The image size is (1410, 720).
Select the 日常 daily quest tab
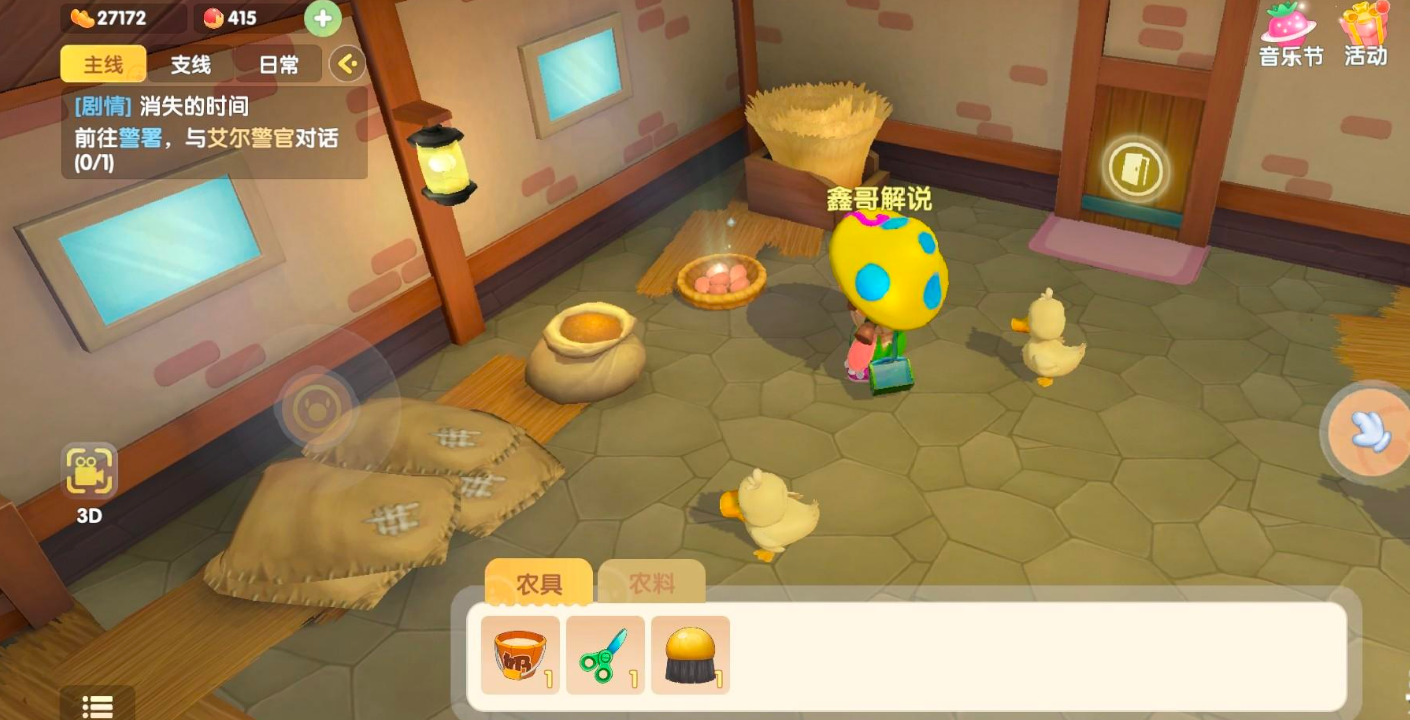click(x=278, y=65)
